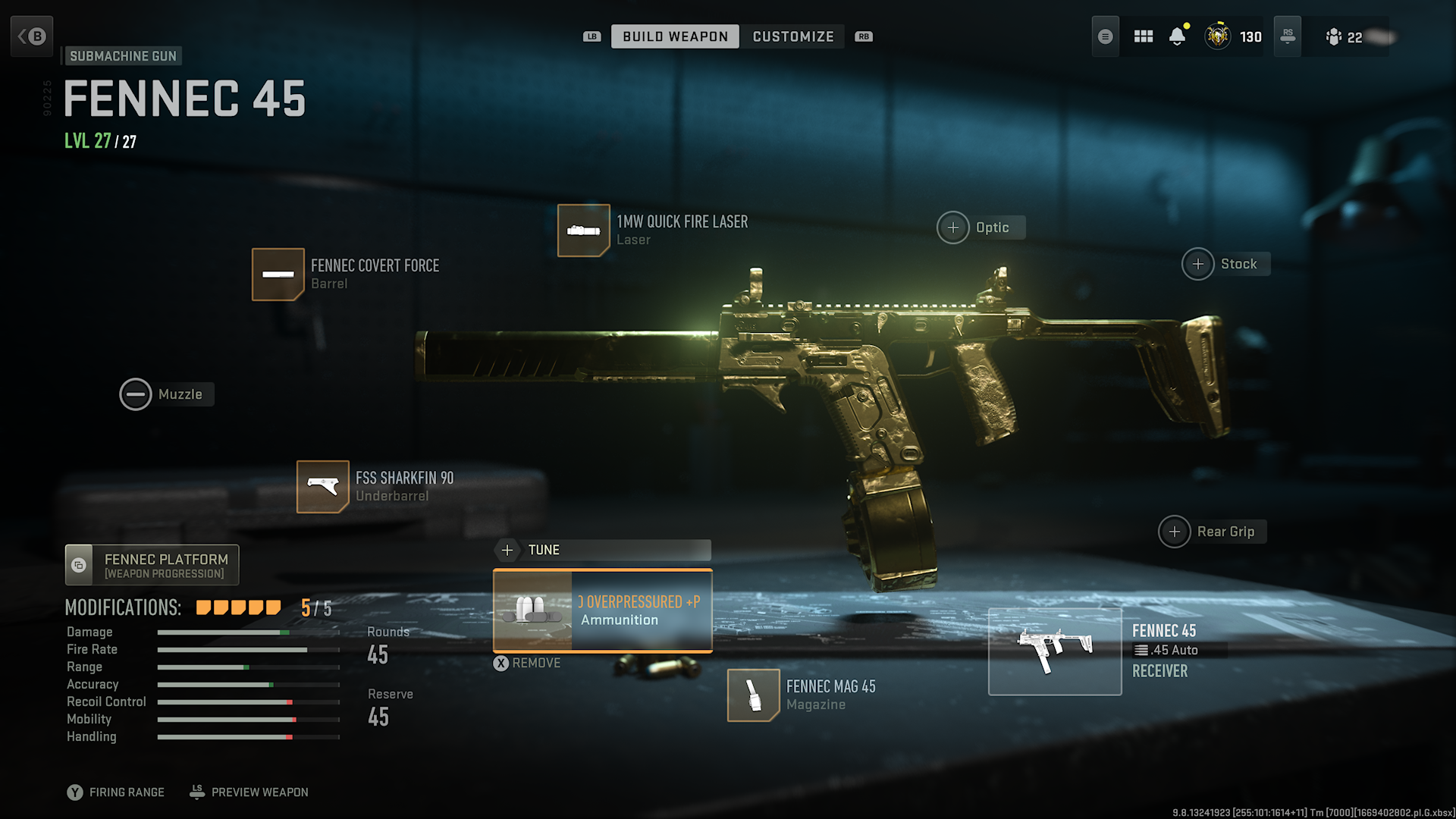The height and width of the screenshot is (819, 1456).
Task: Select the Build Weapon tab
Action: pos(674,36)
